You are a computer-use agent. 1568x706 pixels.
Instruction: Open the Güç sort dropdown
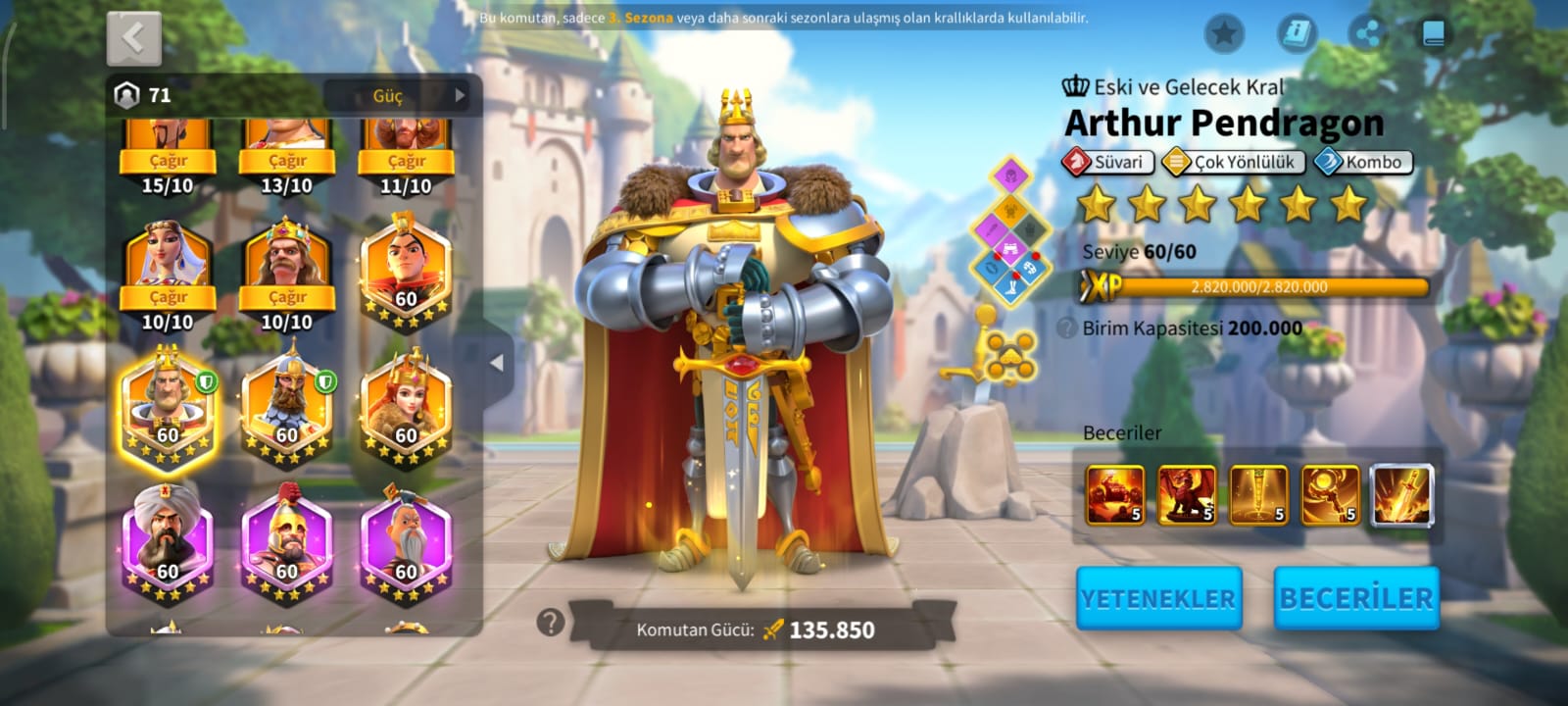(x=396, y=95)
